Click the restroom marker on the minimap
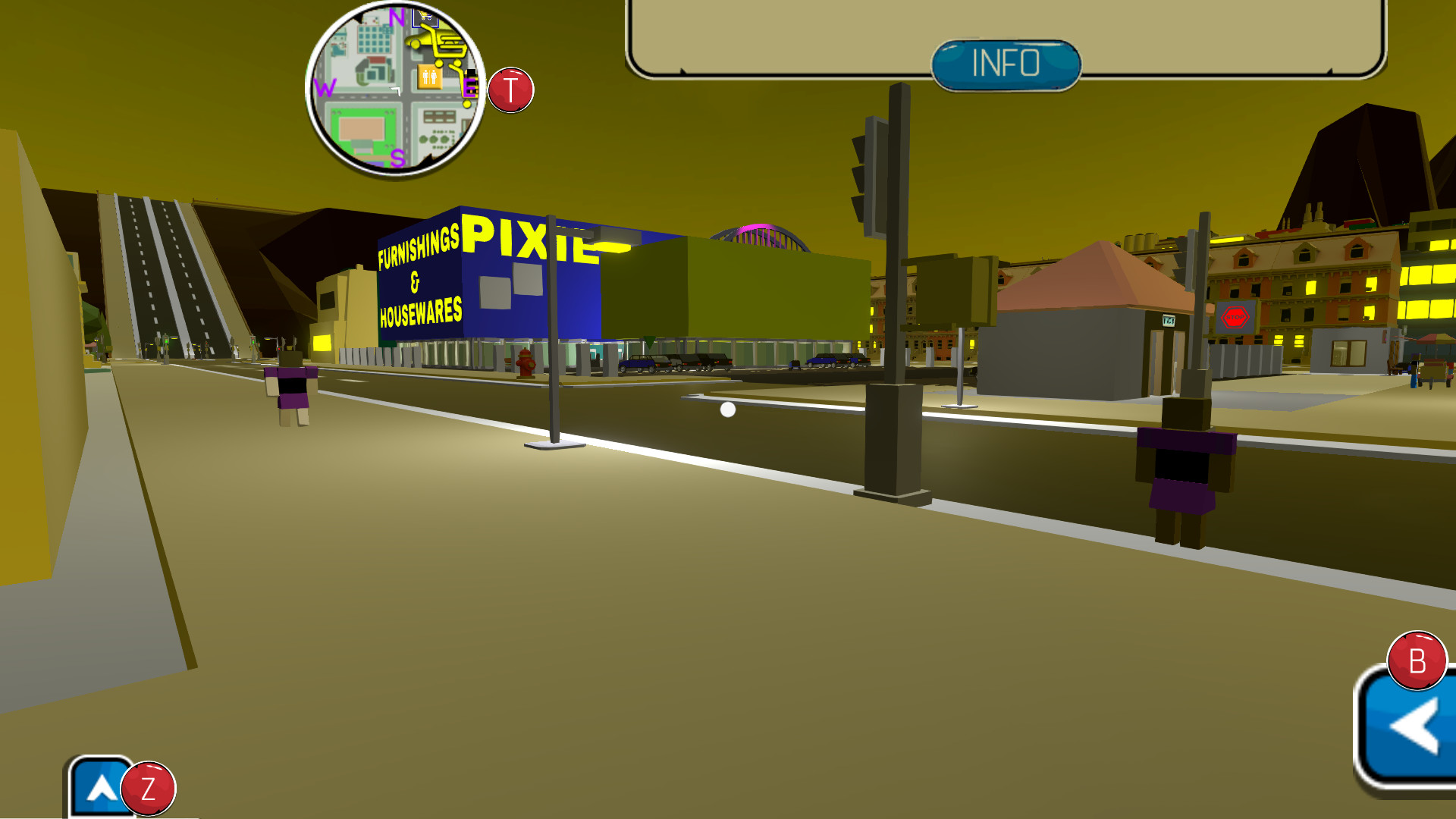Image resolution: width=1456 pixels, height=819 pixels. click(429, 77)
